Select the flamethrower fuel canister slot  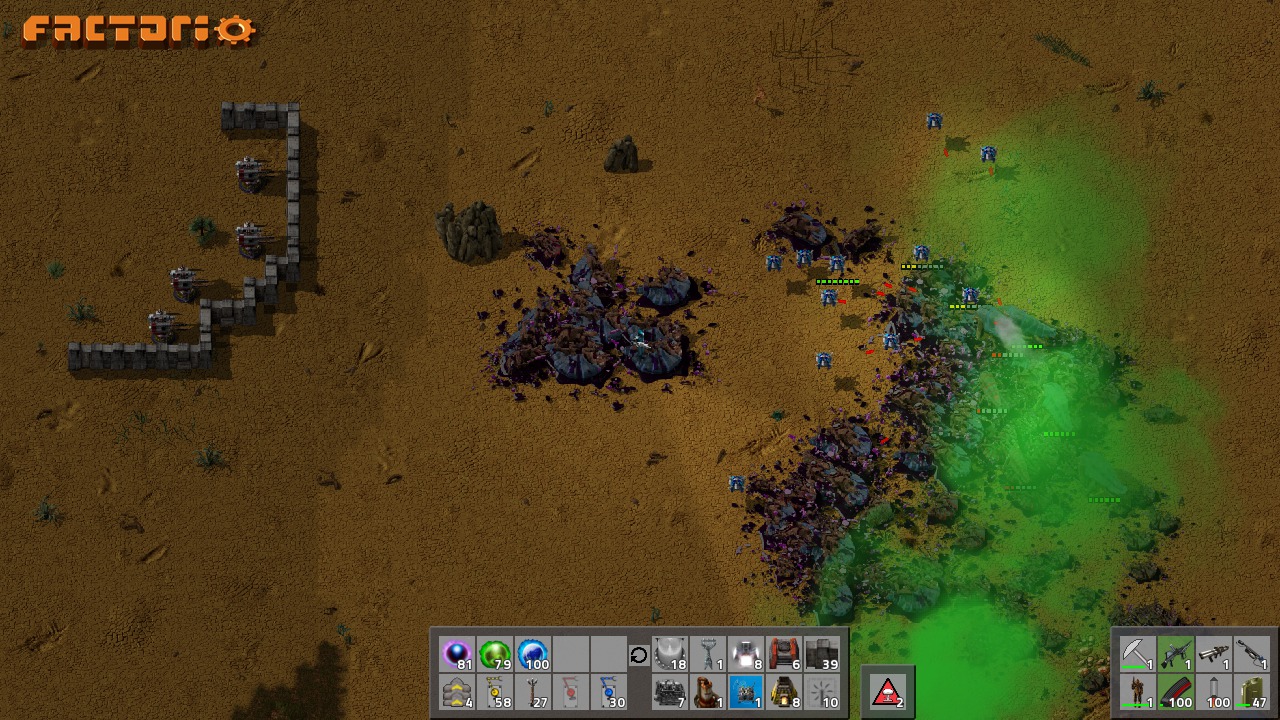coord(1251,692)
